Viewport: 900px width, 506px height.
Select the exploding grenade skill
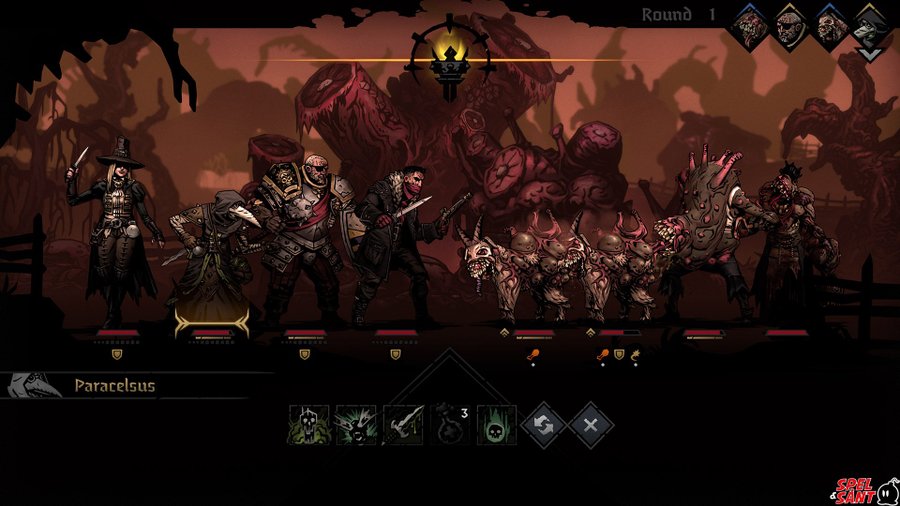point(355,425)
